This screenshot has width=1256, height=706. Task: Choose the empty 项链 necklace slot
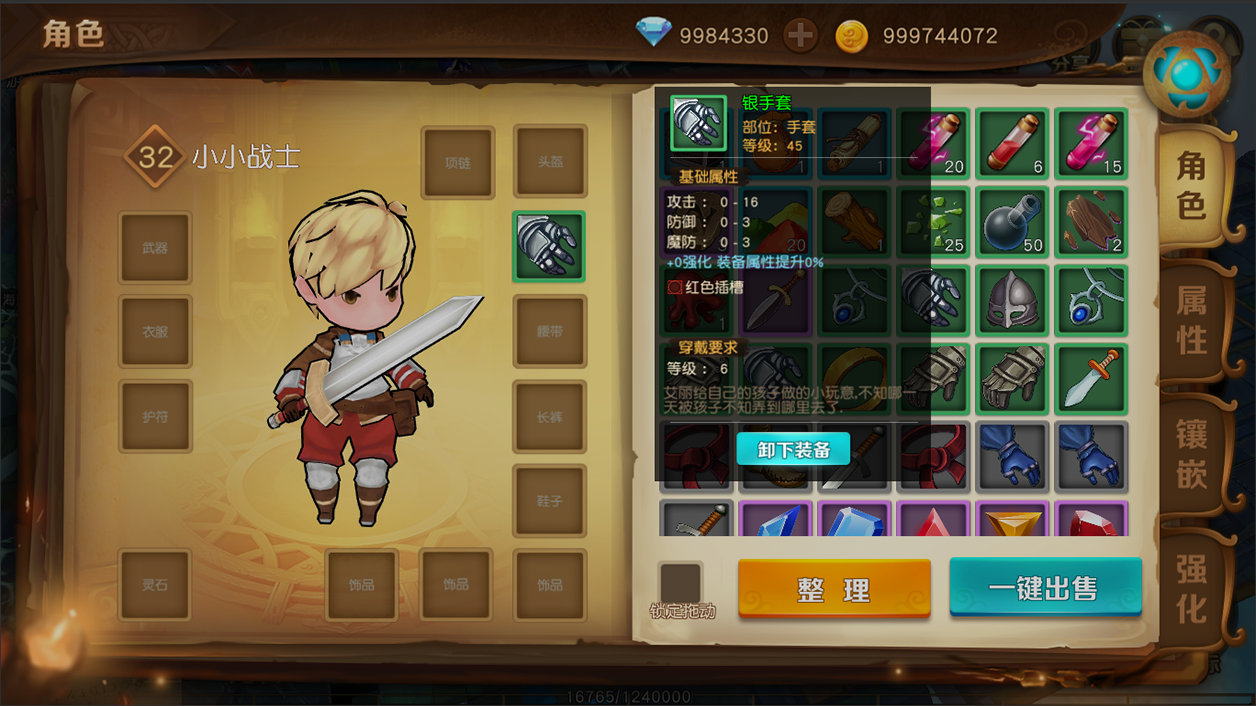pos(457,163)
